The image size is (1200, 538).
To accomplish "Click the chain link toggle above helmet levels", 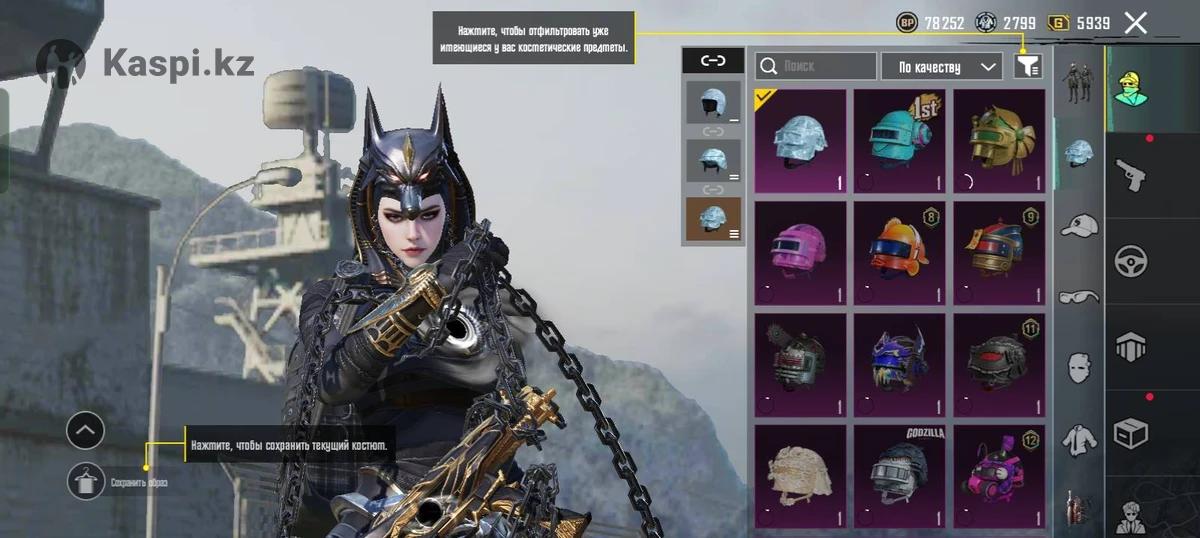I will click(x=713, y=61).
